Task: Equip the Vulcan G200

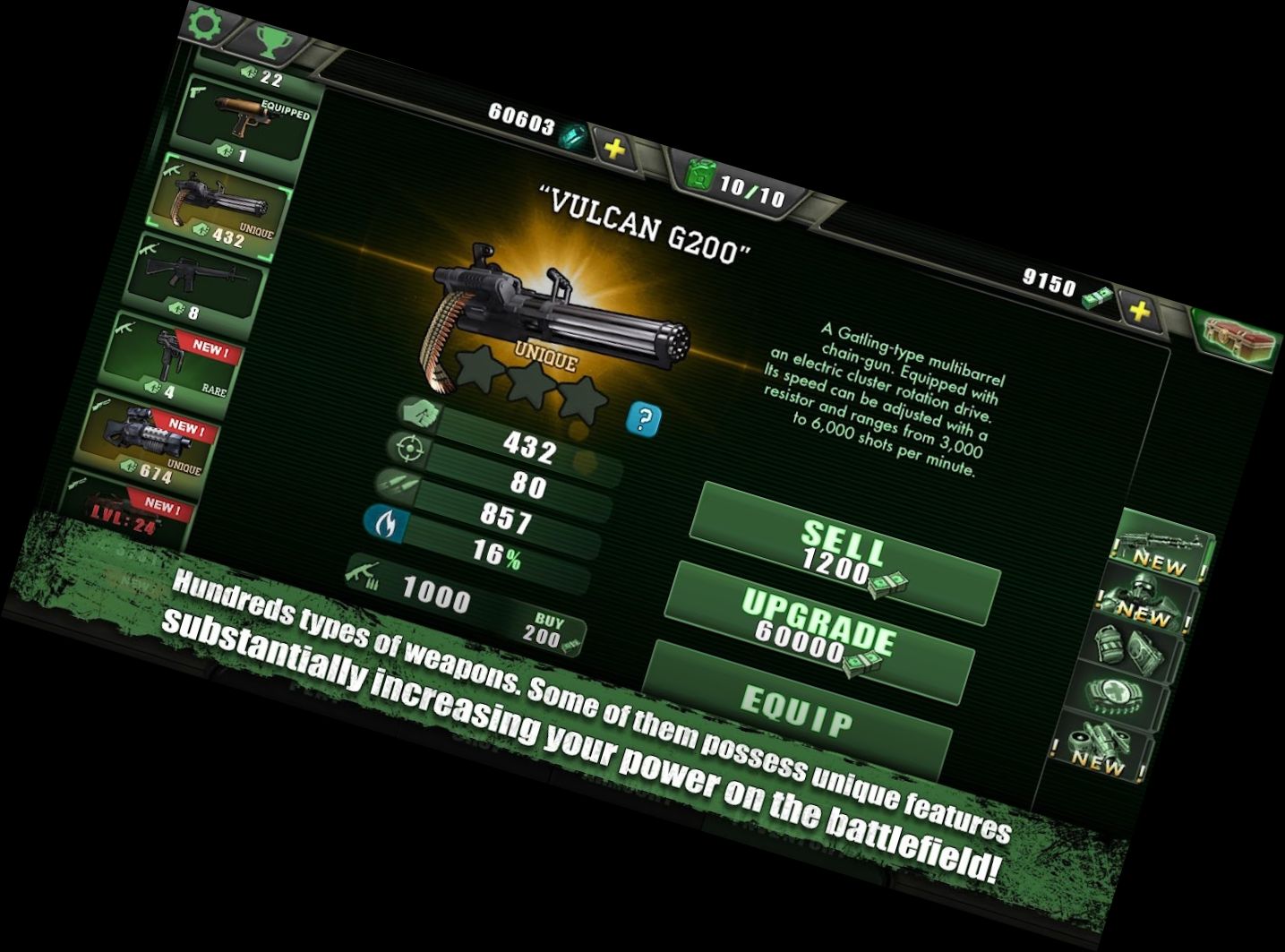Action: click(x=796, y=711)
